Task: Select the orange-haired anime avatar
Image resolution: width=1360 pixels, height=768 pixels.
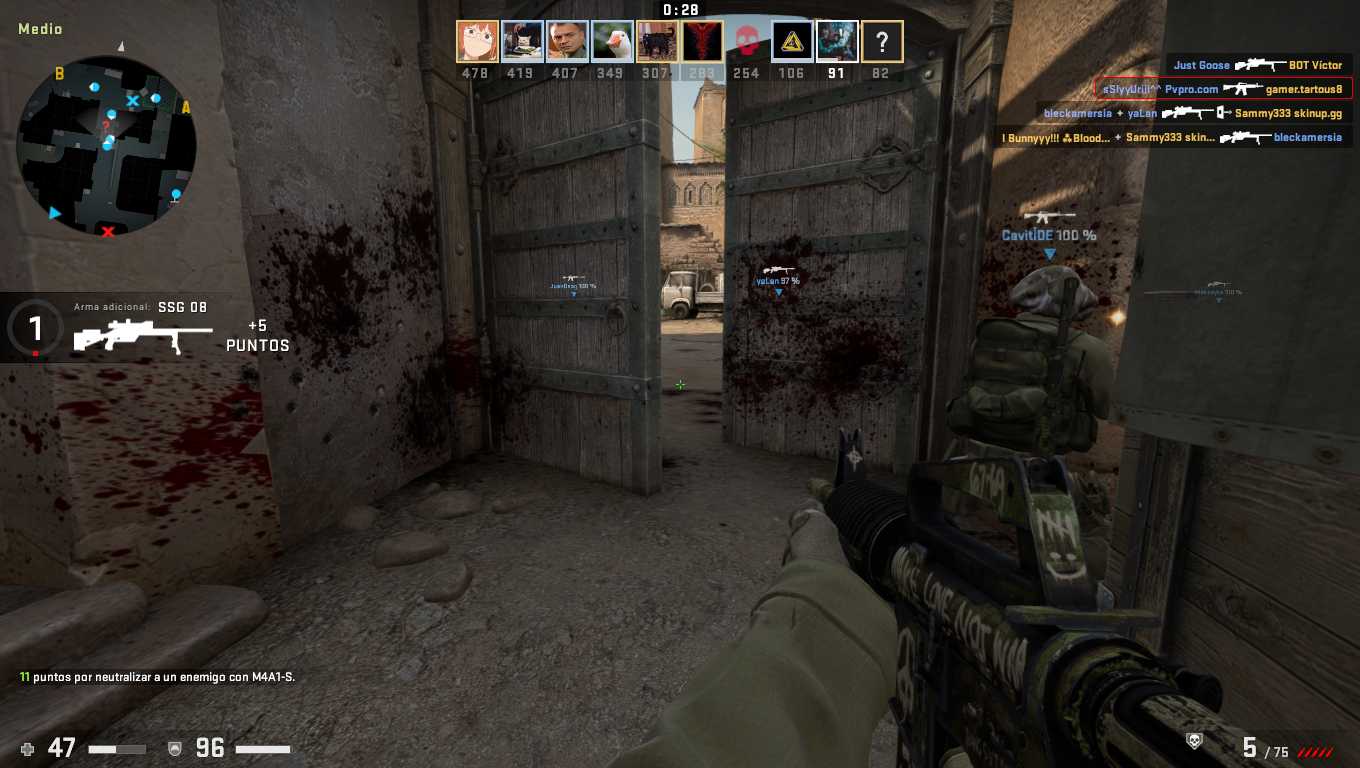Action: click(x=477, y=42)
